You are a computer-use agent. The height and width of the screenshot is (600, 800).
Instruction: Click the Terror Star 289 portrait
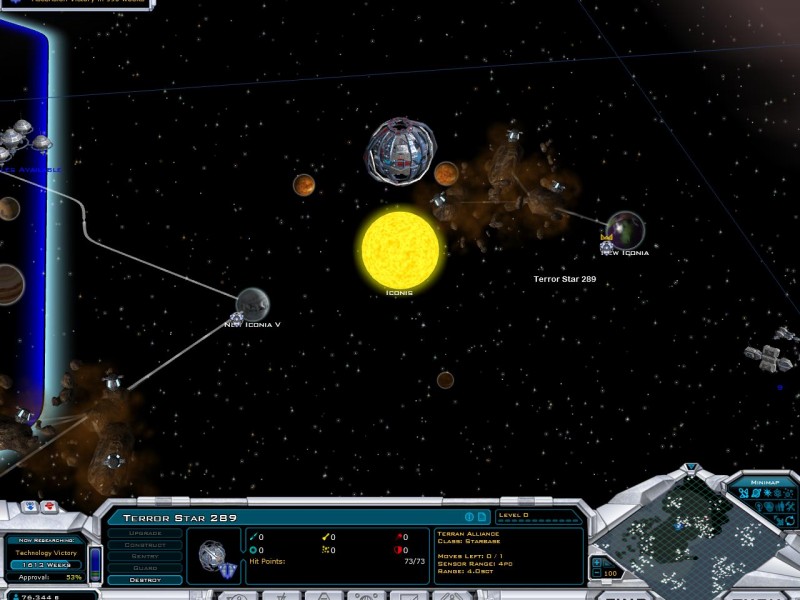tap(214, 557)
